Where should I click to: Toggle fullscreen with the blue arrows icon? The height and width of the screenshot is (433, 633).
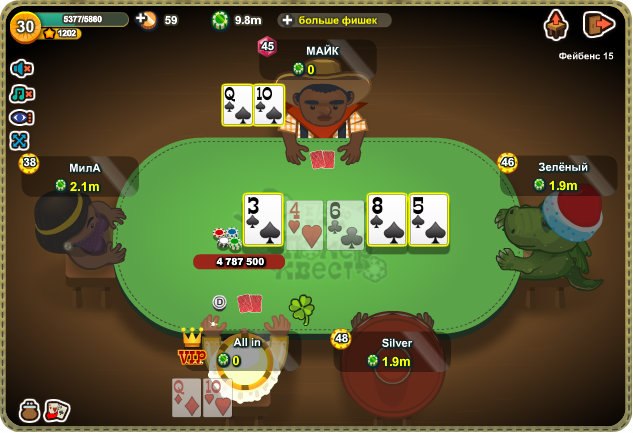click(21, 140)
